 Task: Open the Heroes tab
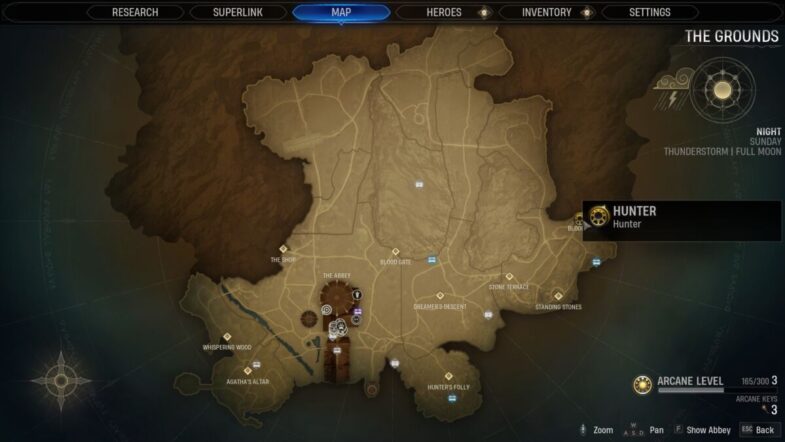444,13
